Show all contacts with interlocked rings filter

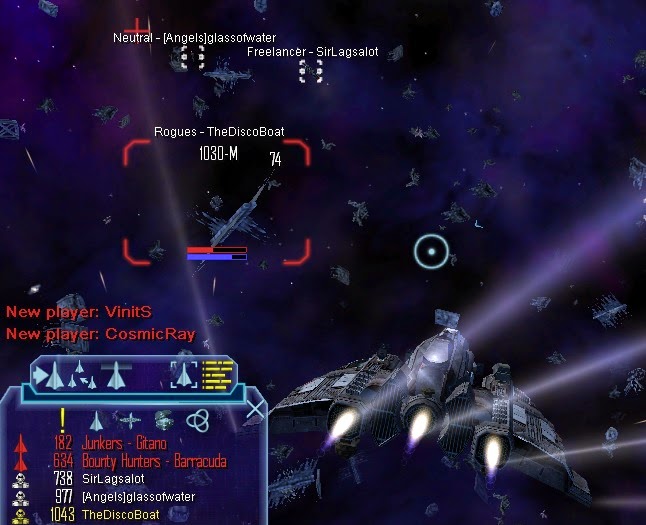[198, 420]
